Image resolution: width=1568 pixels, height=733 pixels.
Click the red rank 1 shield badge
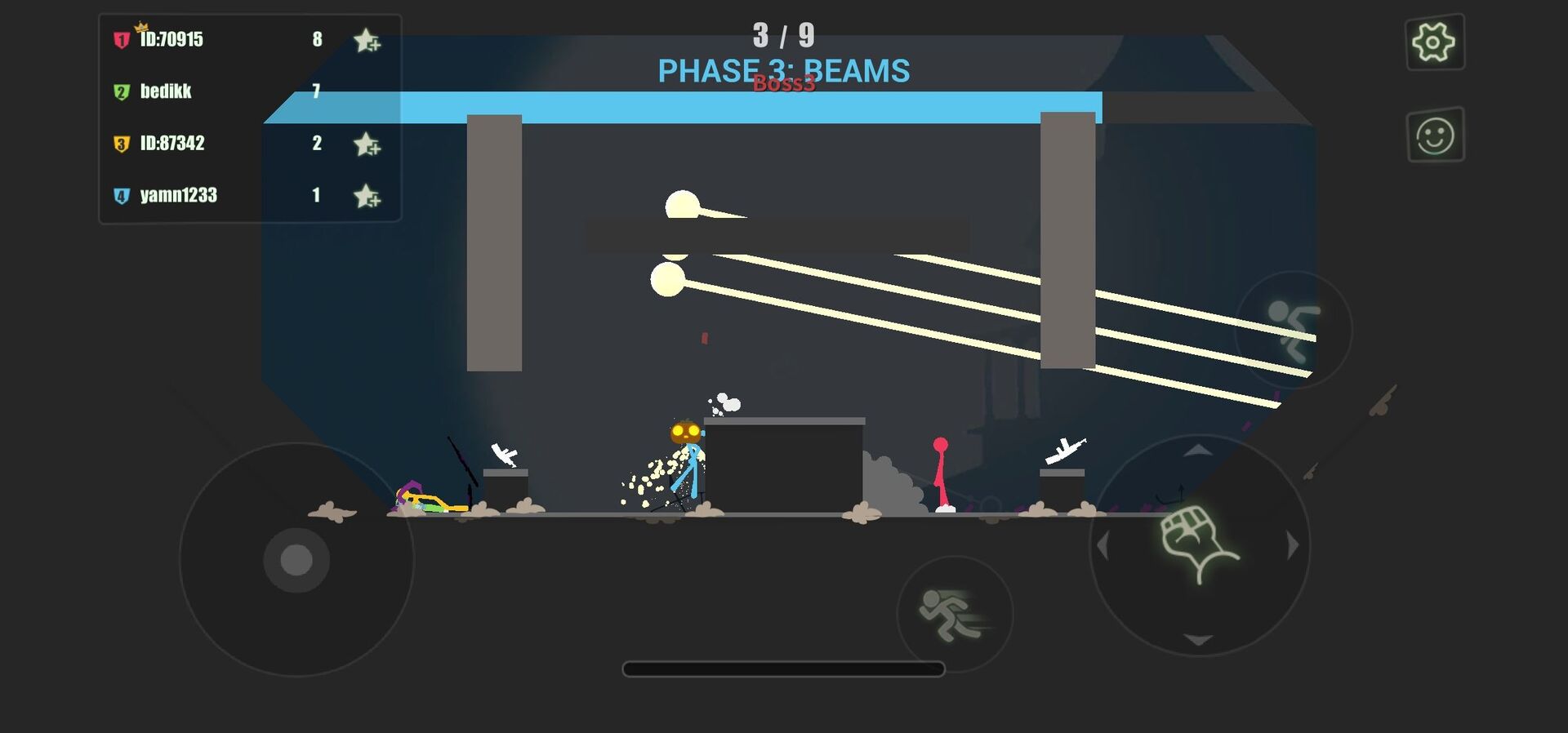coord(119,39)
